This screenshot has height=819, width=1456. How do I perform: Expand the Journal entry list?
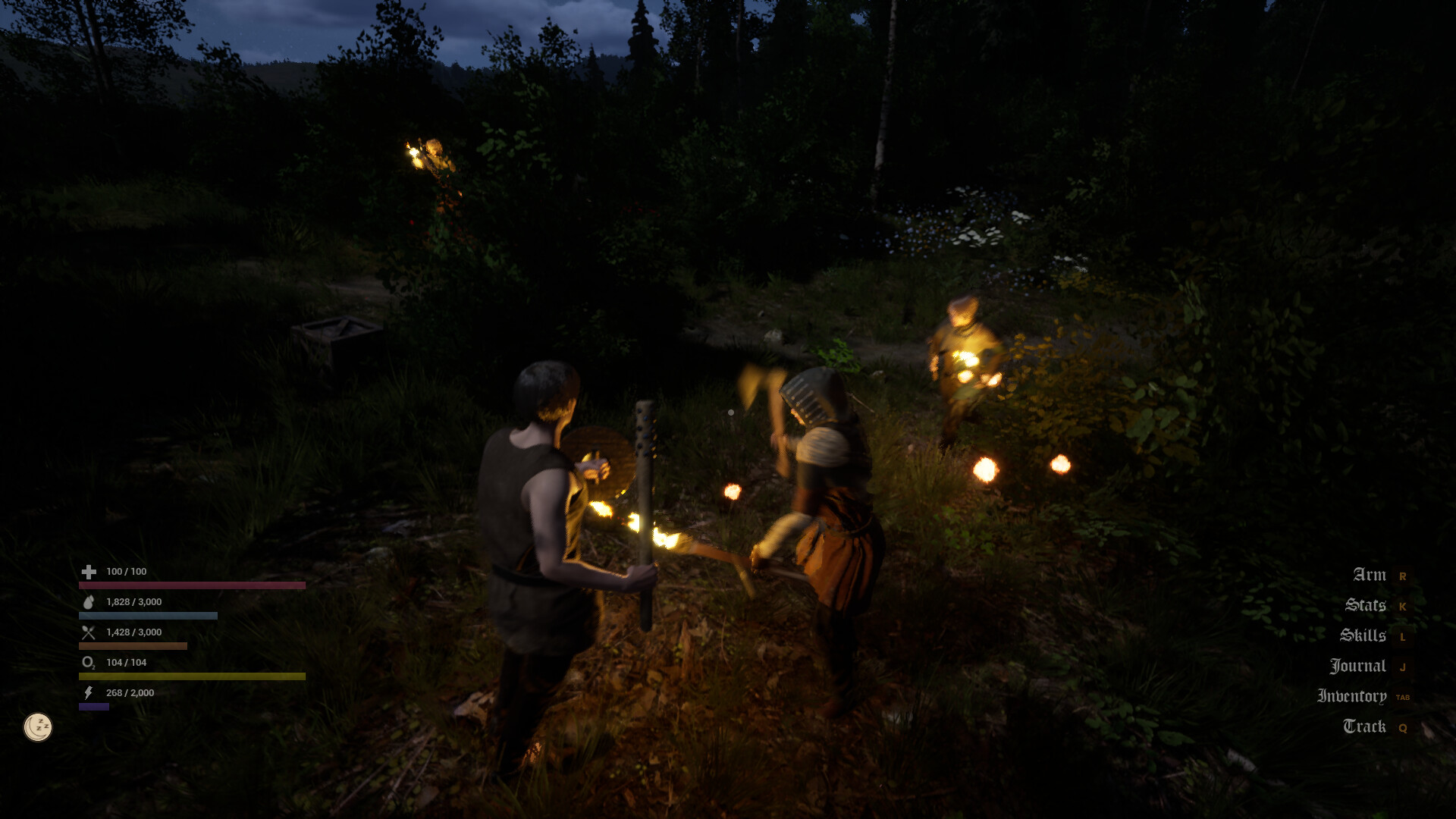point(1360,665)
